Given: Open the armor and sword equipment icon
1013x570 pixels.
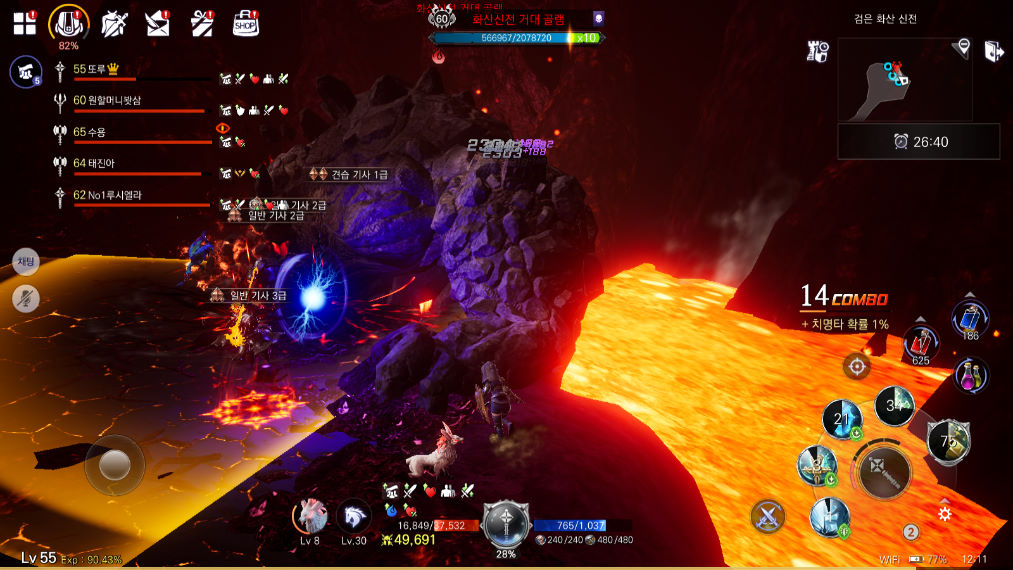Looking at the screenshot, I should coord(115,24).
